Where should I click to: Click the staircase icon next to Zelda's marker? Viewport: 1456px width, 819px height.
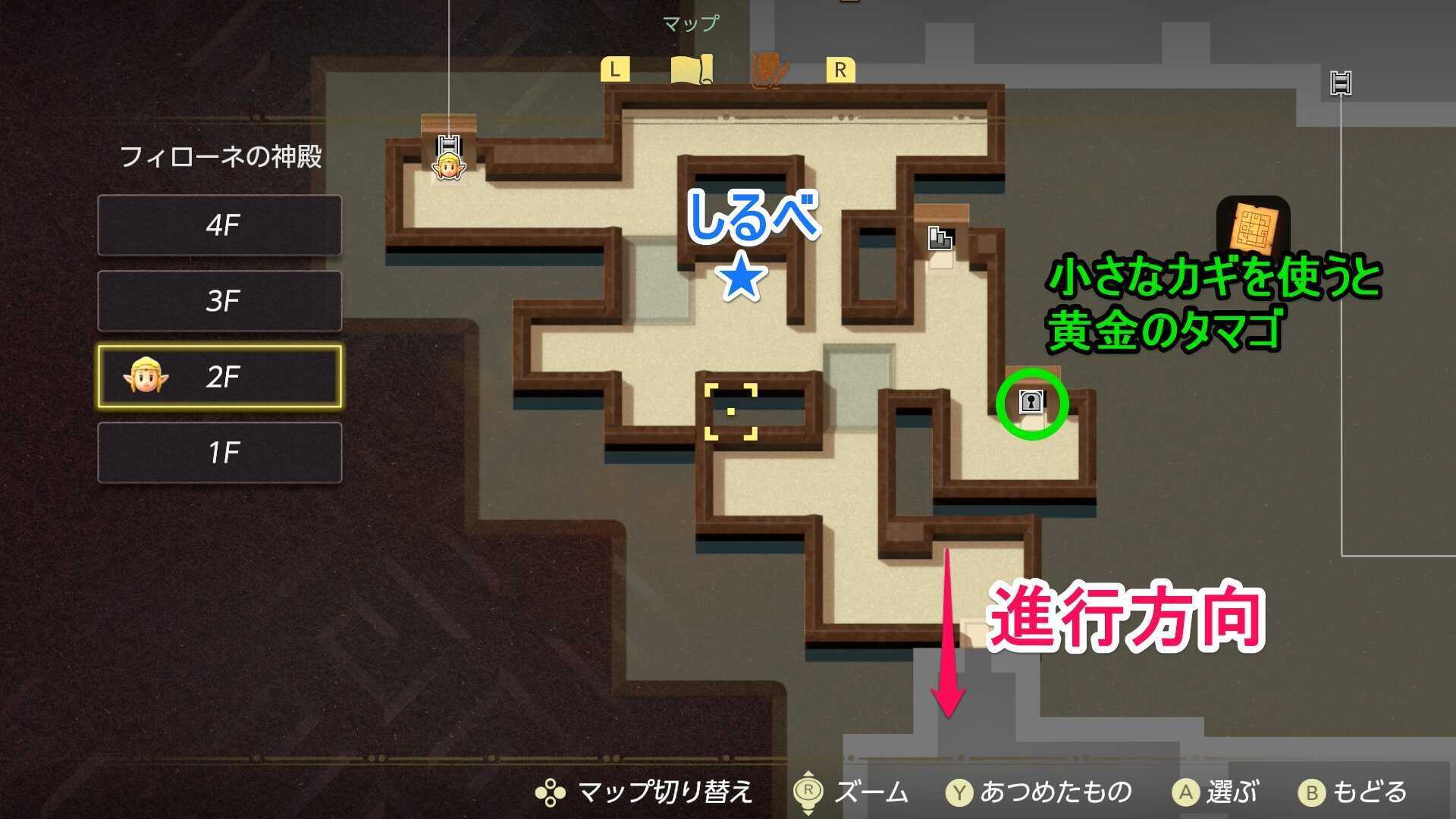pos(448,144)
